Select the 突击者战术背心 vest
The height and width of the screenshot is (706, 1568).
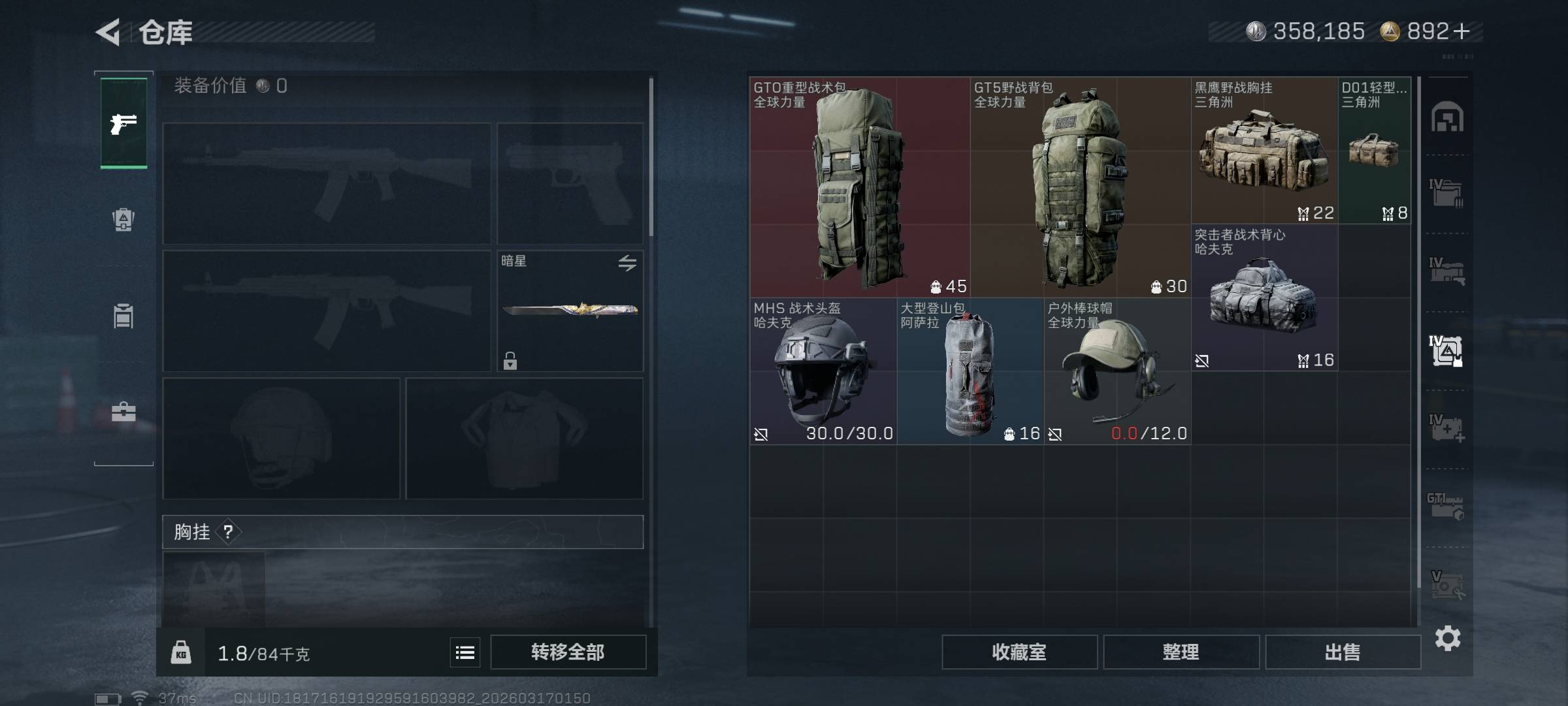coord(1264,298)
